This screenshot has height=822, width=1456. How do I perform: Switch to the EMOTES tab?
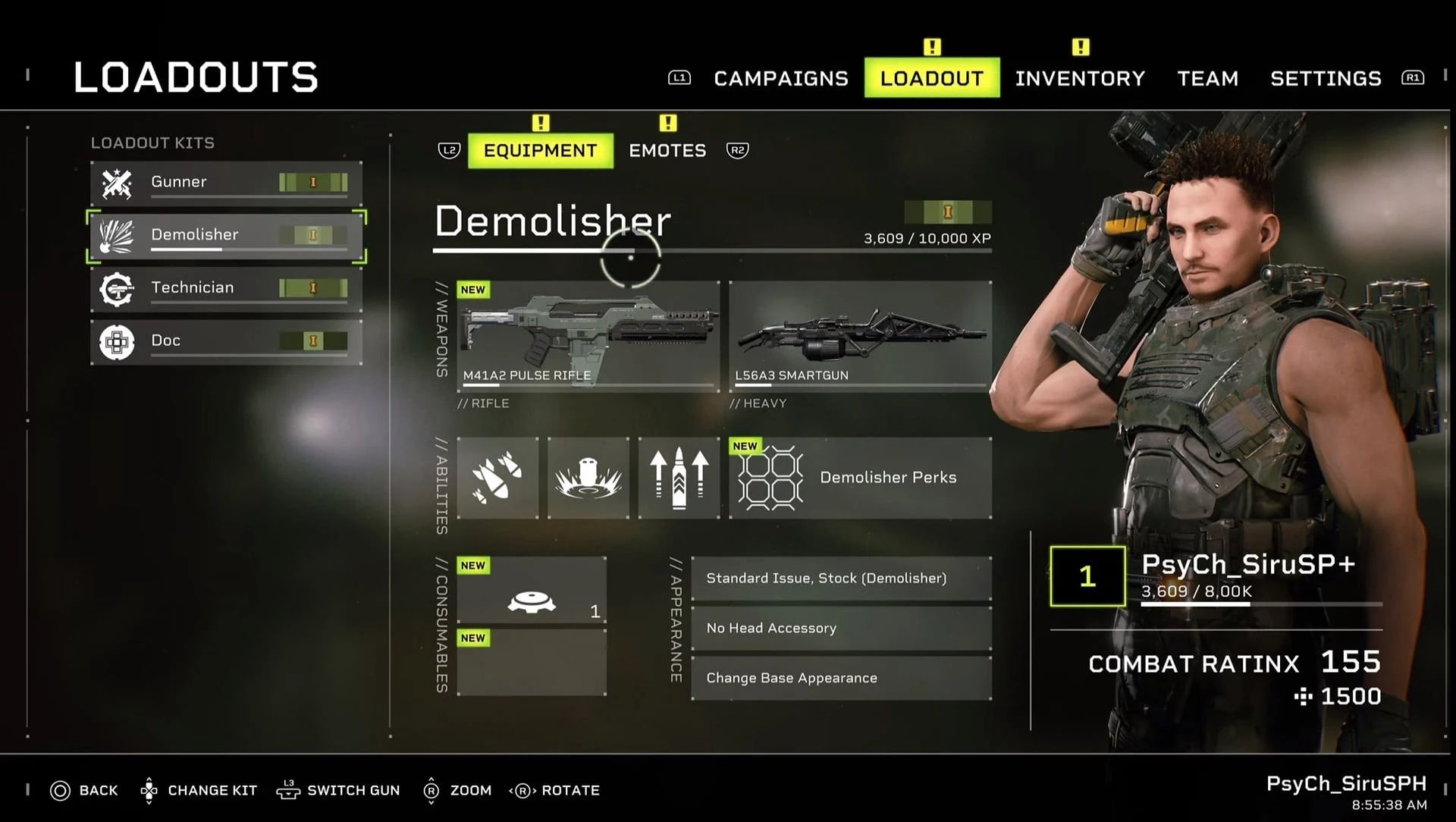click(667, 150)
